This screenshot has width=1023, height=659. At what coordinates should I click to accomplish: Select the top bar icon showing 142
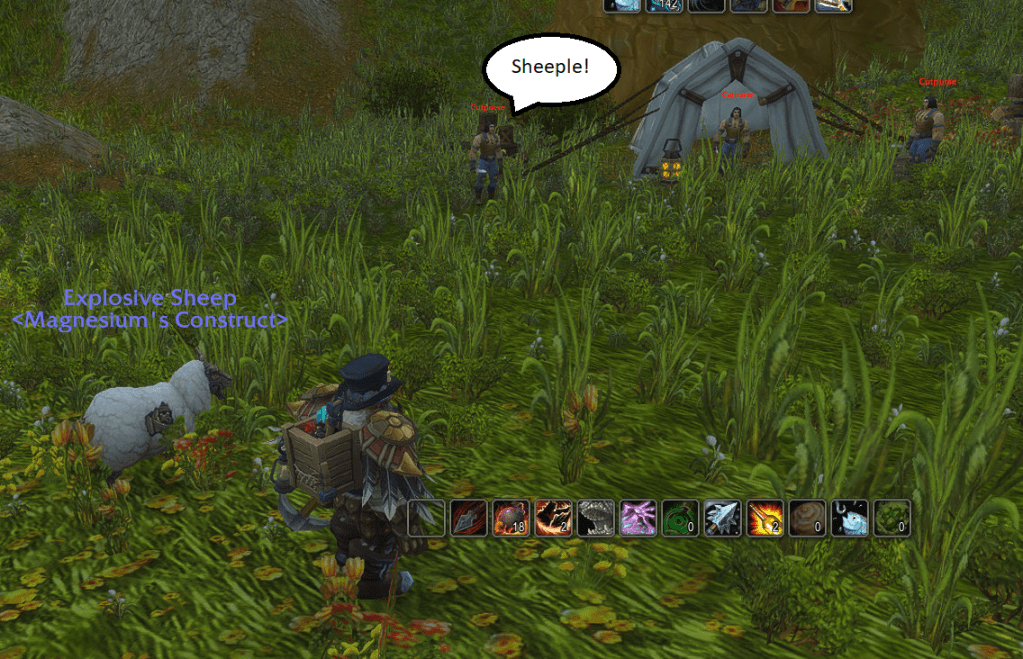[x=664, y=5]
